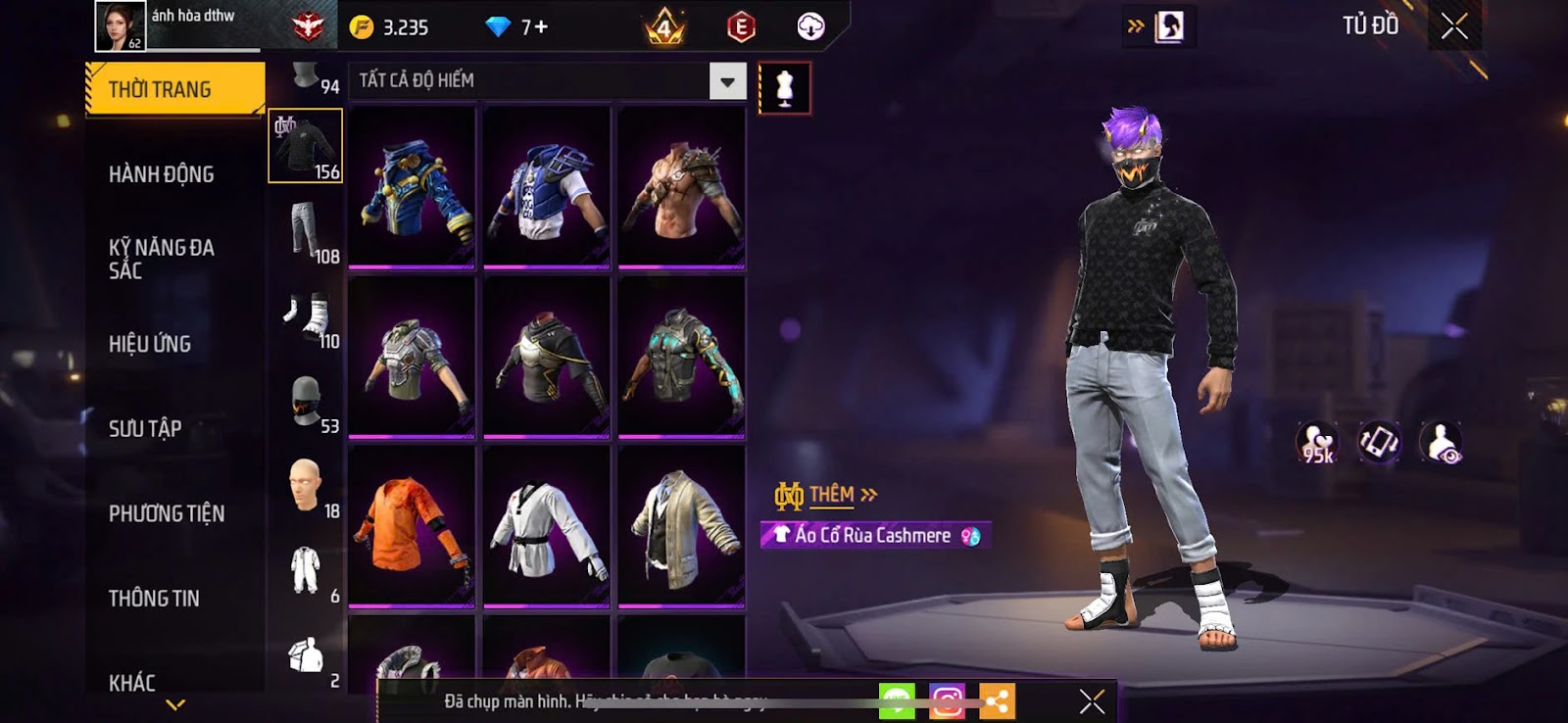Open the Kỹ Năng Đa Sắc tab
This screenshot has width=1568, height=723.
[x=162, y=259]
